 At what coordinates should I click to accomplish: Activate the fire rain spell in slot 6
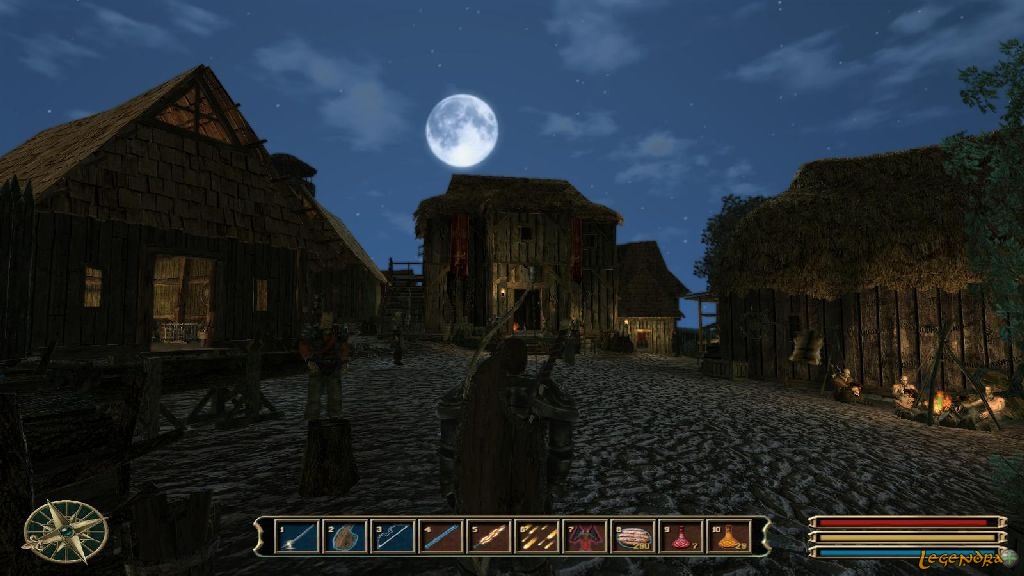click(537, 537)
